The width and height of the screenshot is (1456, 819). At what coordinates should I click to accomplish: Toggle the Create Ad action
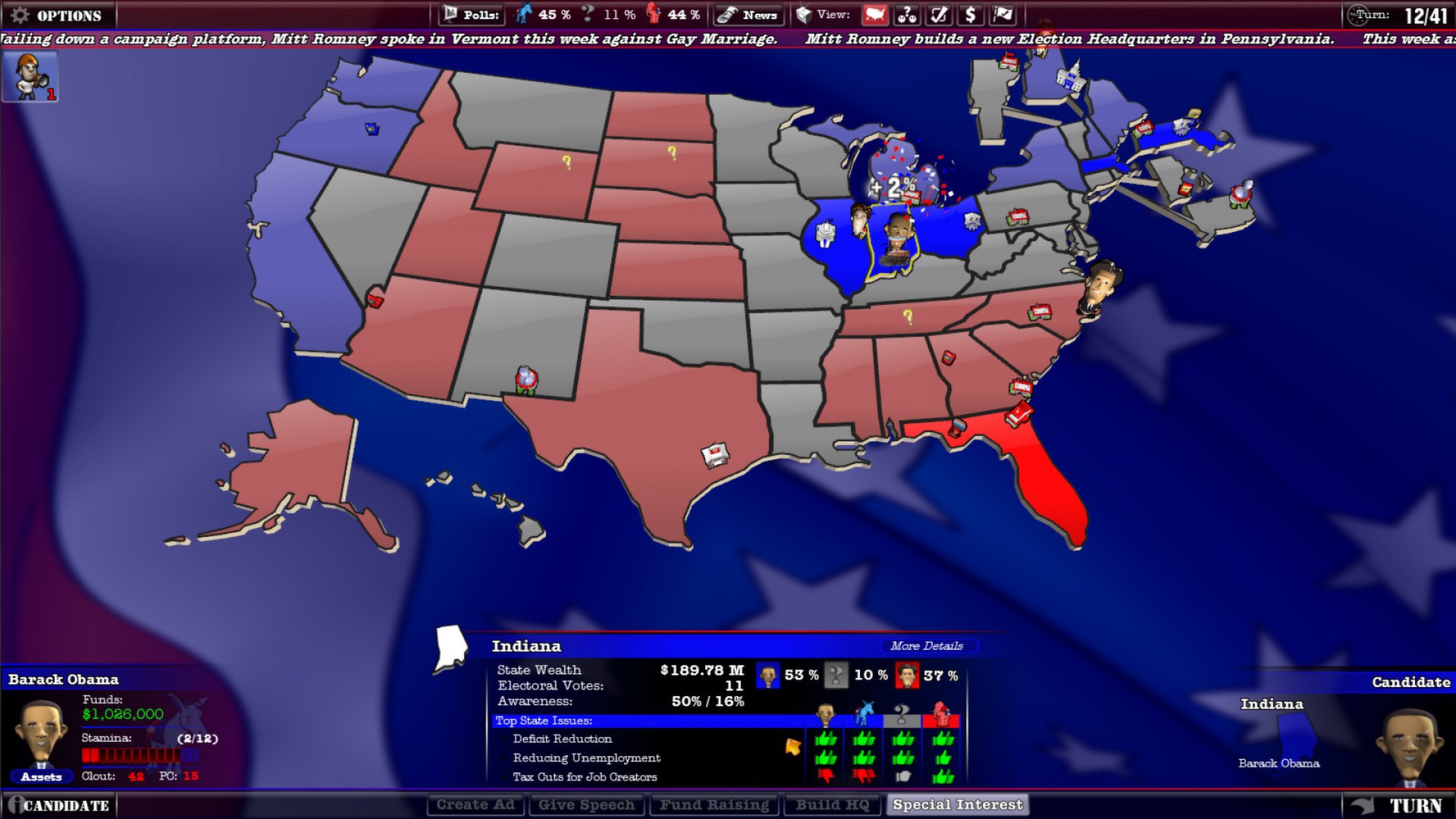475,804
